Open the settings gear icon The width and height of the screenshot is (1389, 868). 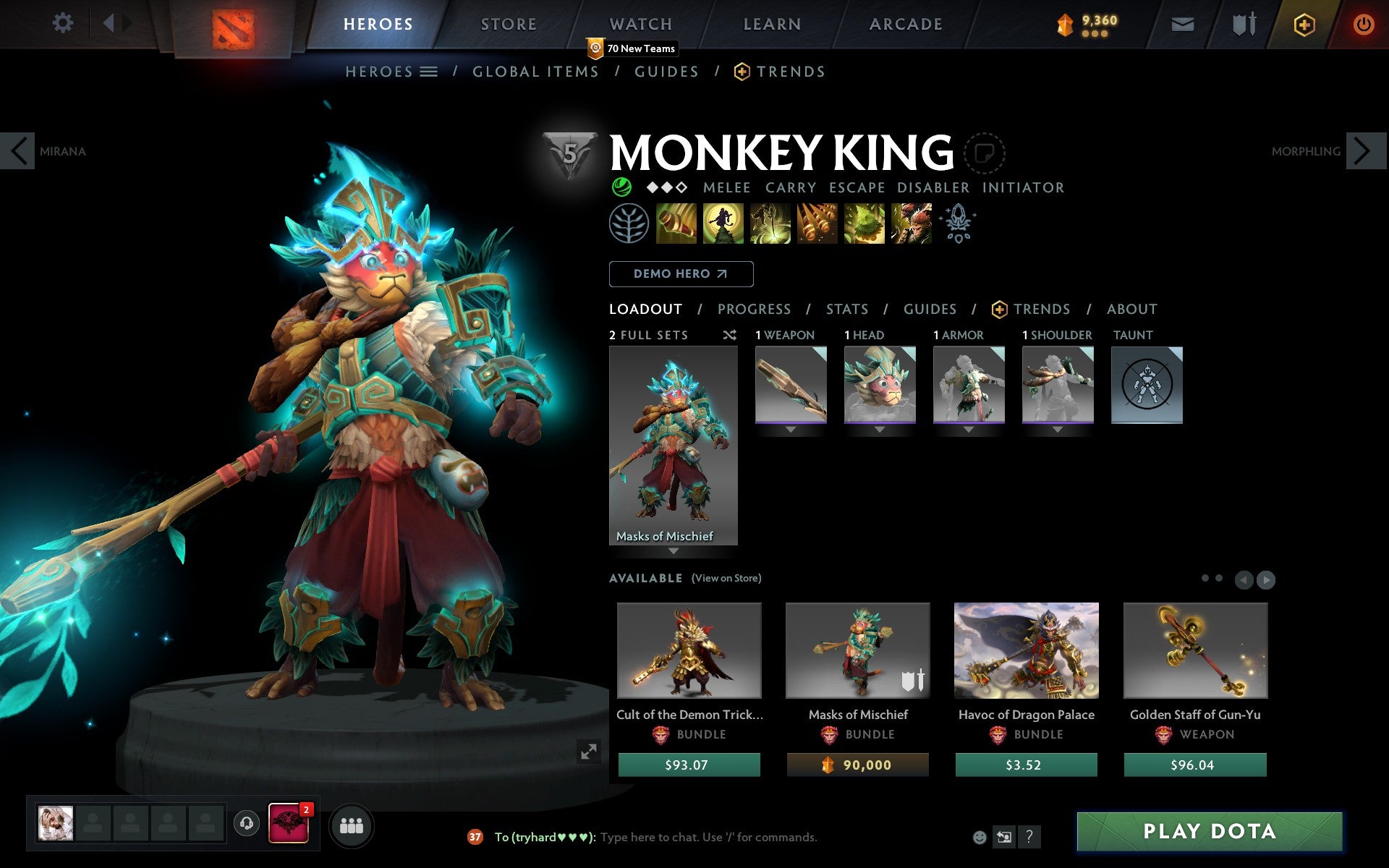click(x=64, y=22)
